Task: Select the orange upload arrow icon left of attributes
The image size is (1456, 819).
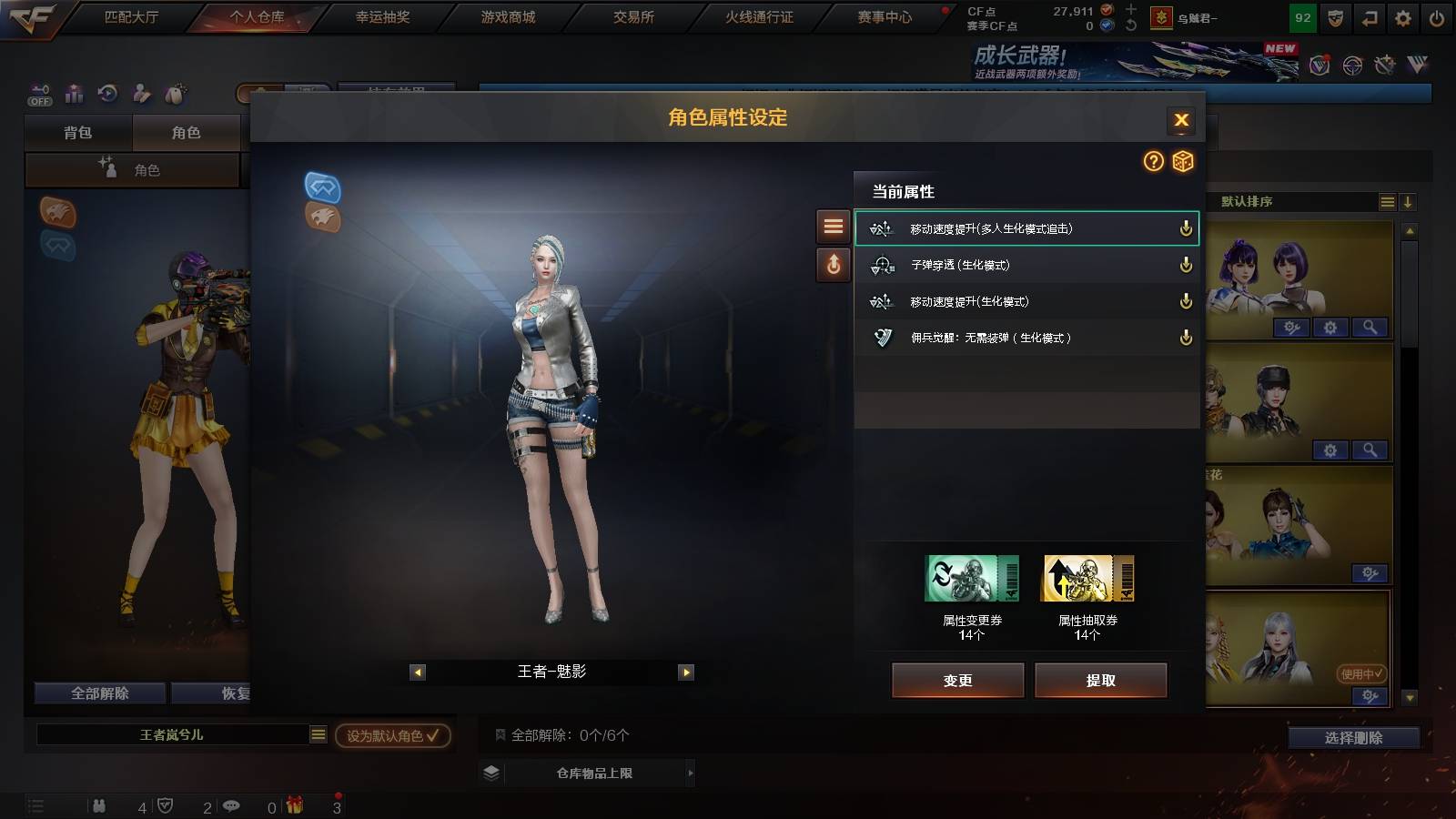Action: click(833, 265)
